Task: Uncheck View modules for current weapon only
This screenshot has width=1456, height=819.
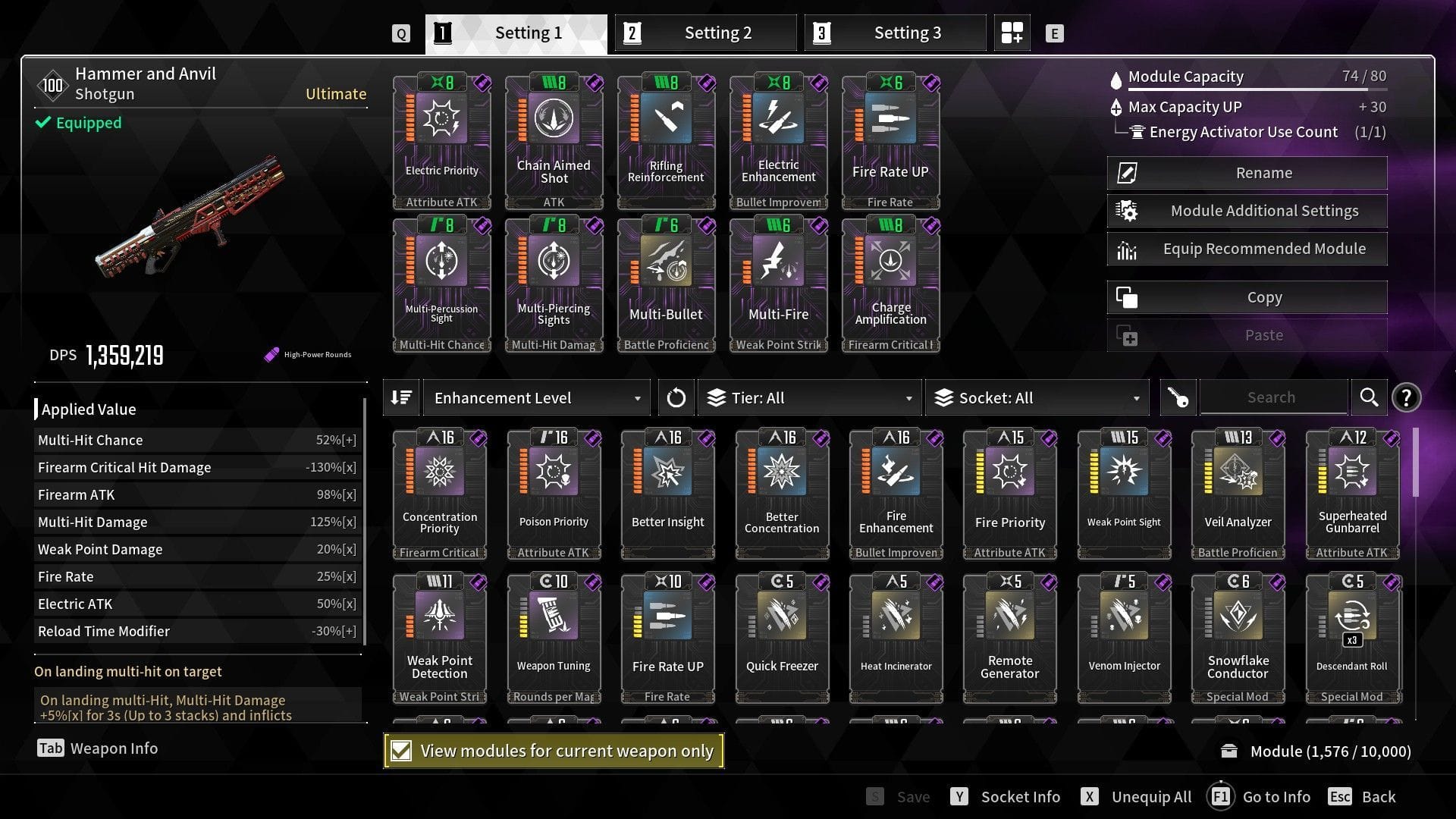Action: (401, 751)
